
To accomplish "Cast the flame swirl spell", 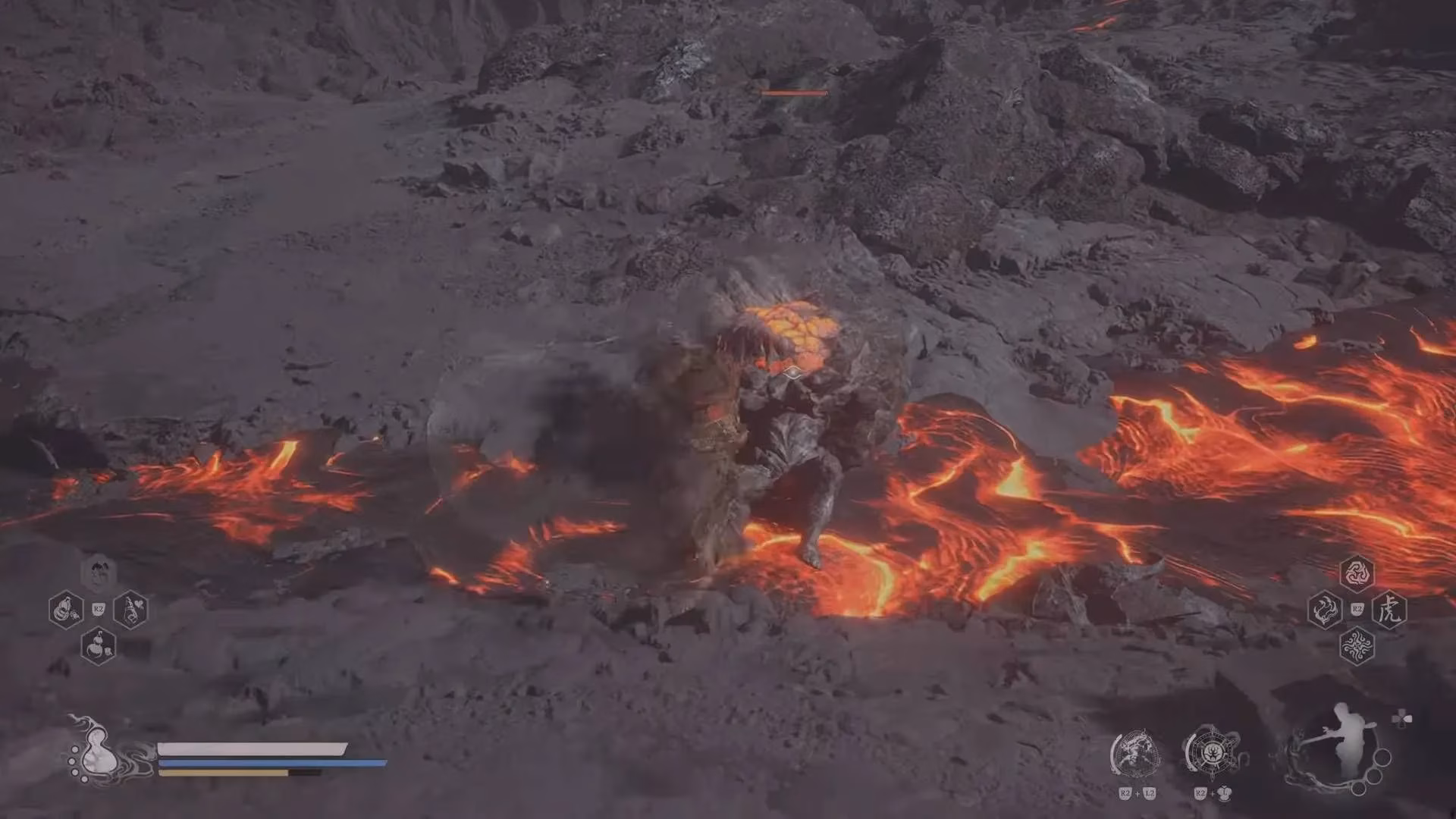I will [1325, 610].
